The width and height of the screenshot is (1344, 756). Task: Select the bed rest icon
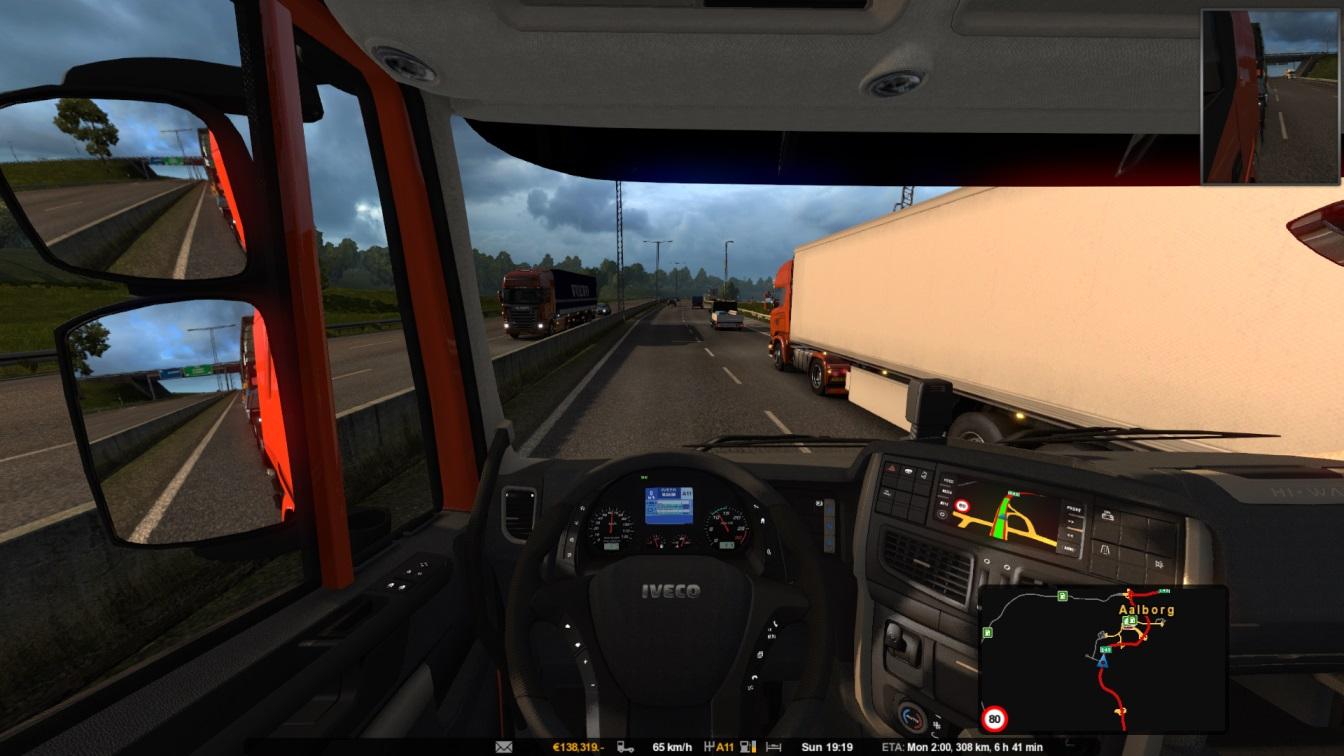coord(773,747)
